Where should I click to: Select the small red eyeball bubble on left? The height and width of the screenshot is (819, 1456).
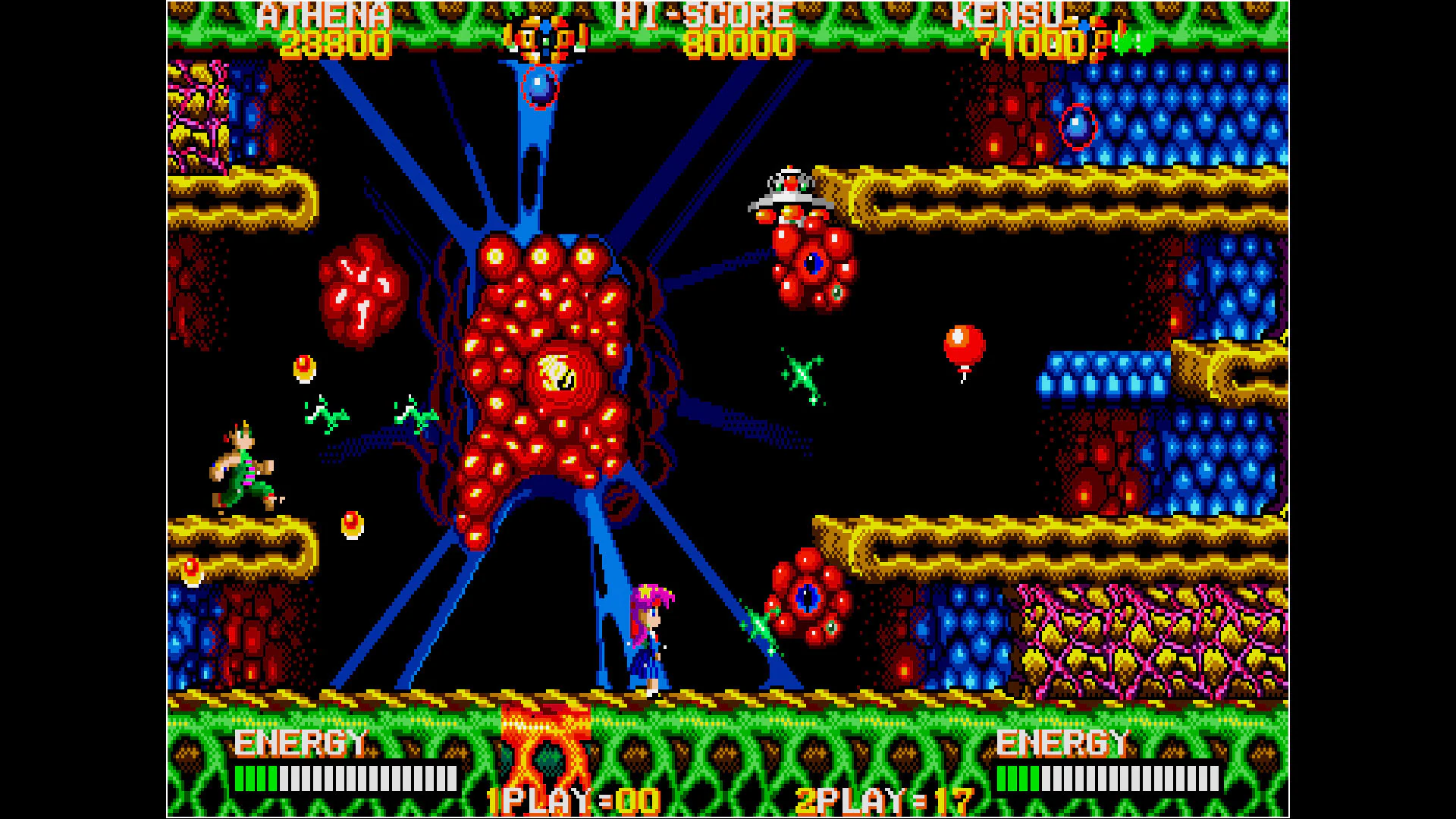tap(305, 368)
